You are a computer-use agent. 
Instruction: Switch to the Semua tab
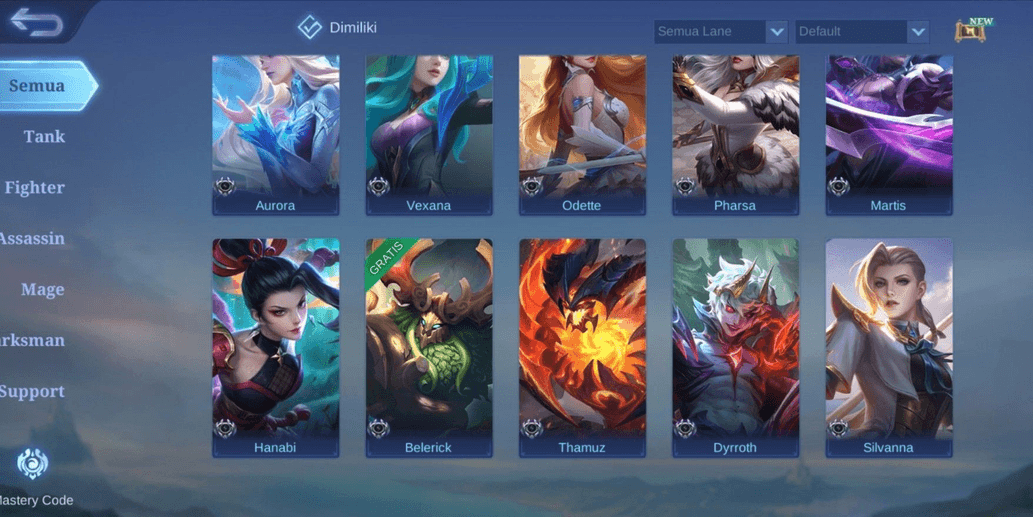(40, 86)
